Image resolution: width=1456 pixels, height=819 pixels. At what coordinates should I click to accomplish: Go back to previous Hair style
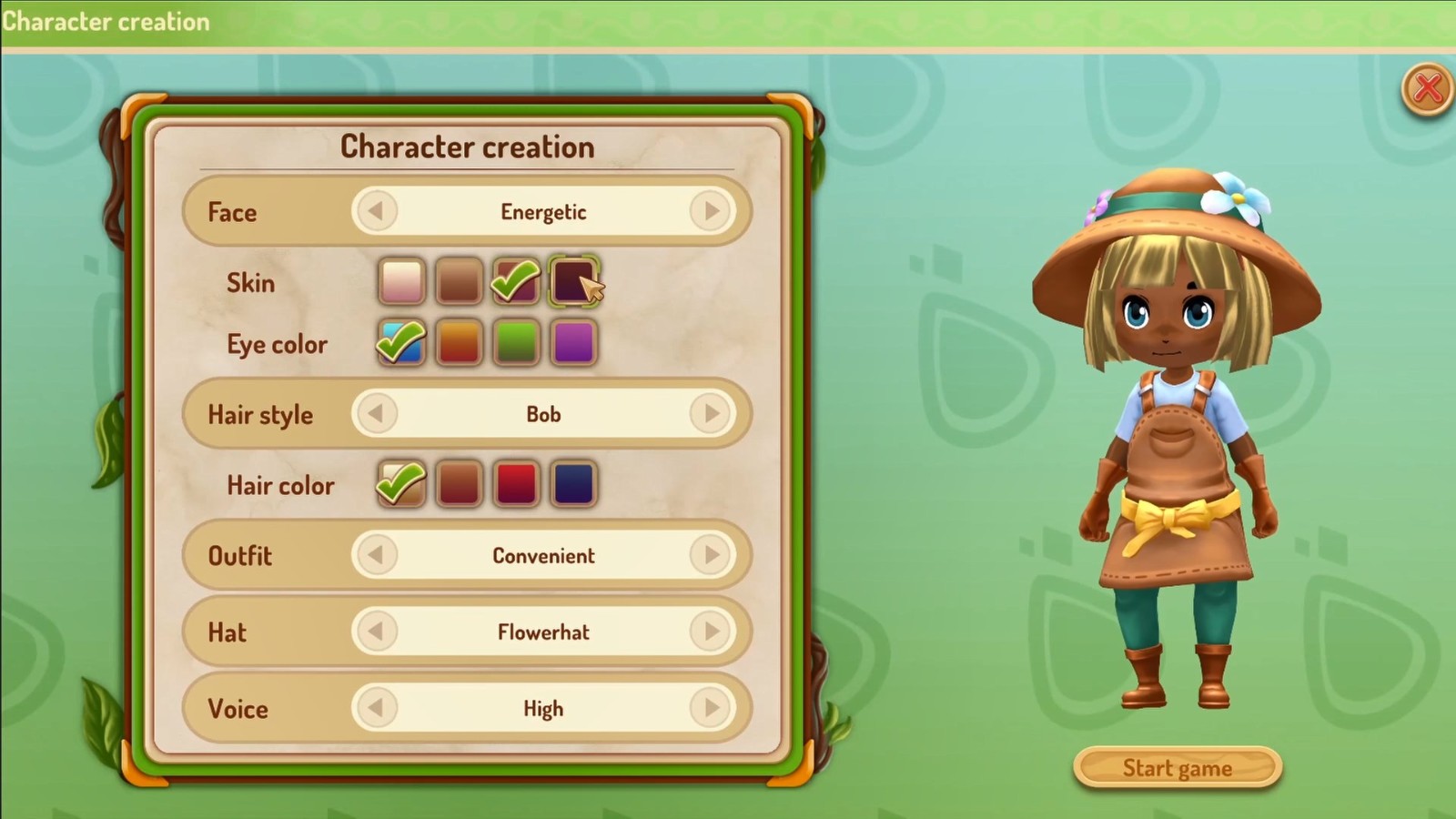point(376,414)
